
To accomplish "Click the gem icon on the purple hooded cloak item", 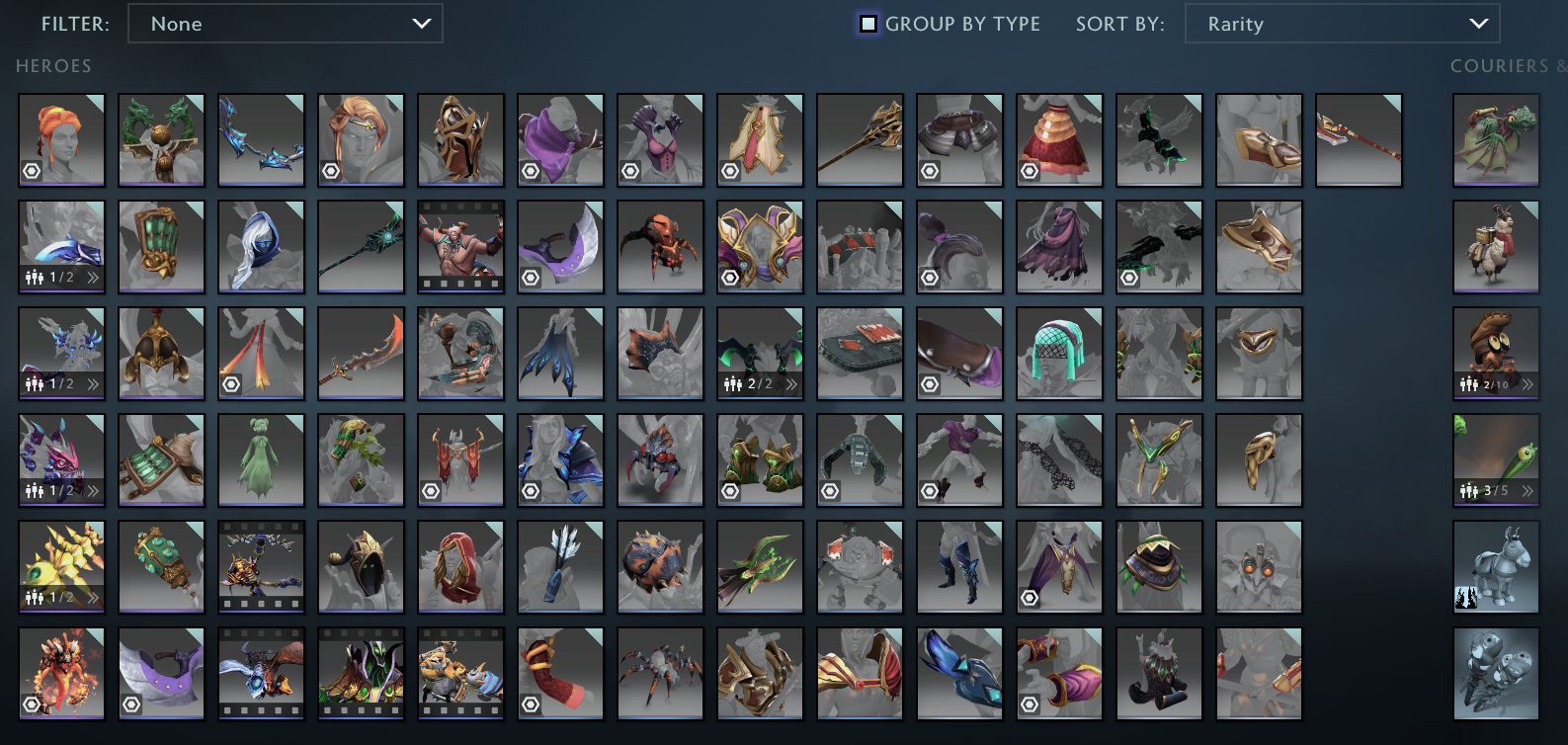I will [x=531, y=171].
